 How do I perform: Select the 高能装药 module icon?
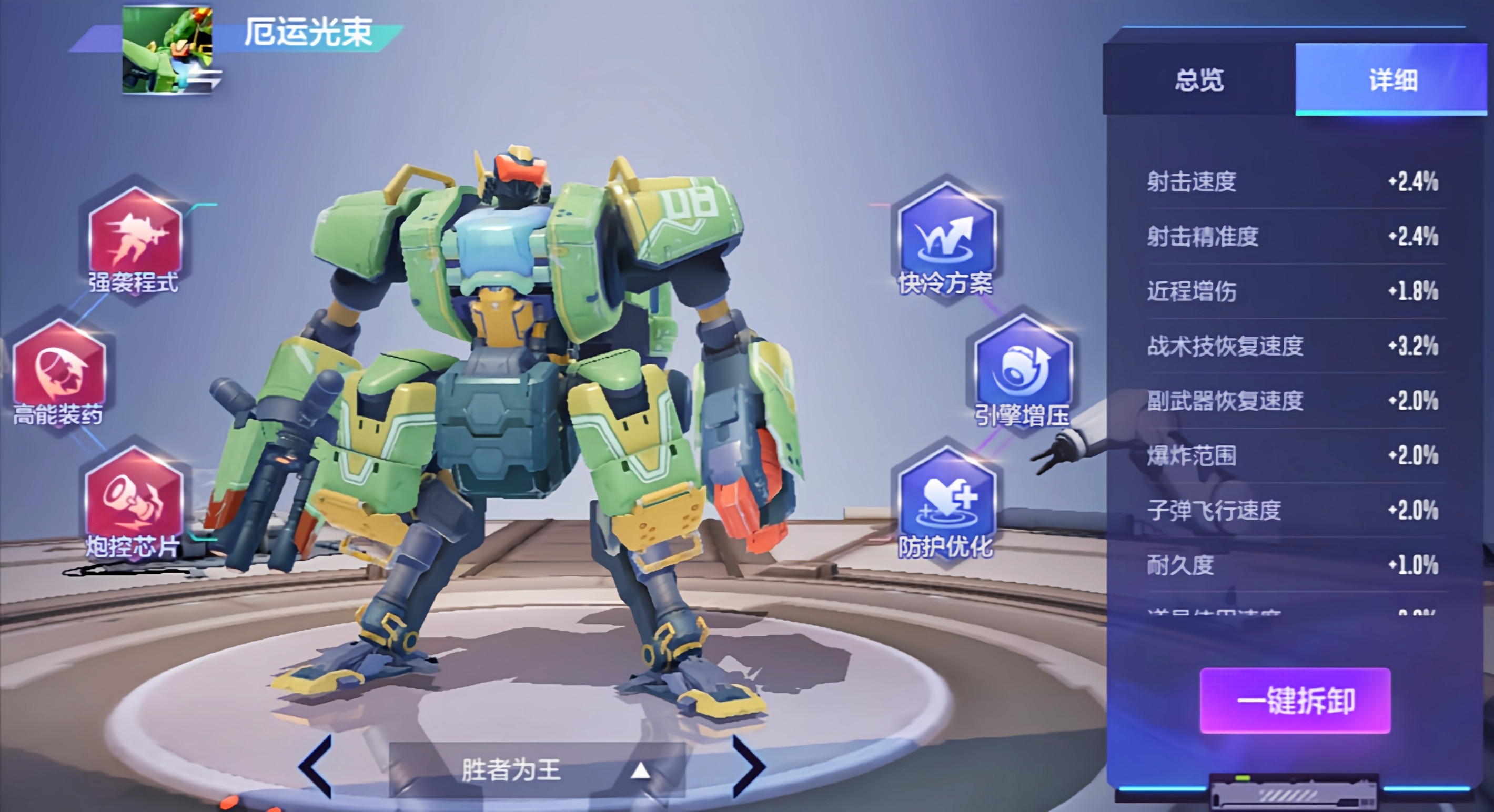coord(59,370)
